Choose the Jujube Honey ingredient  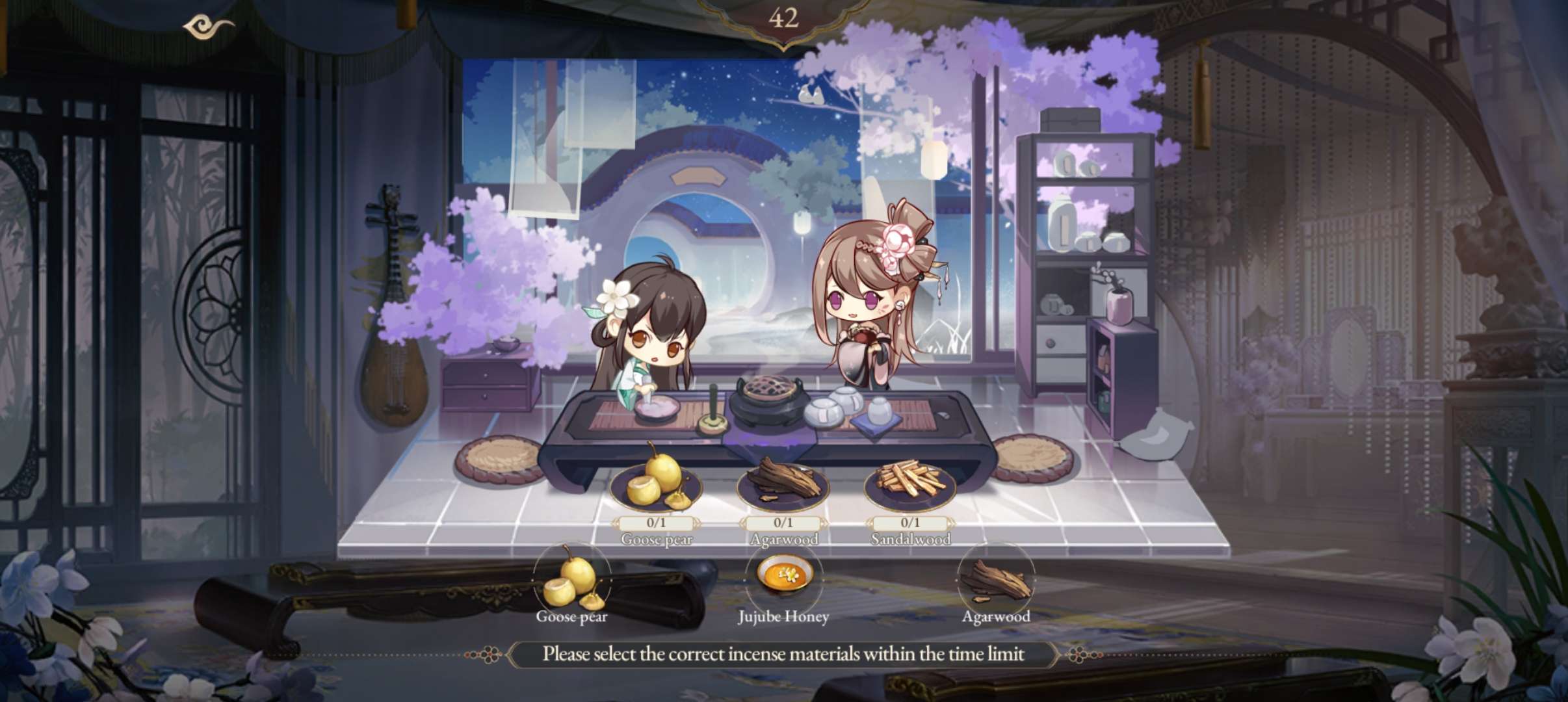(x=783, y=577)
